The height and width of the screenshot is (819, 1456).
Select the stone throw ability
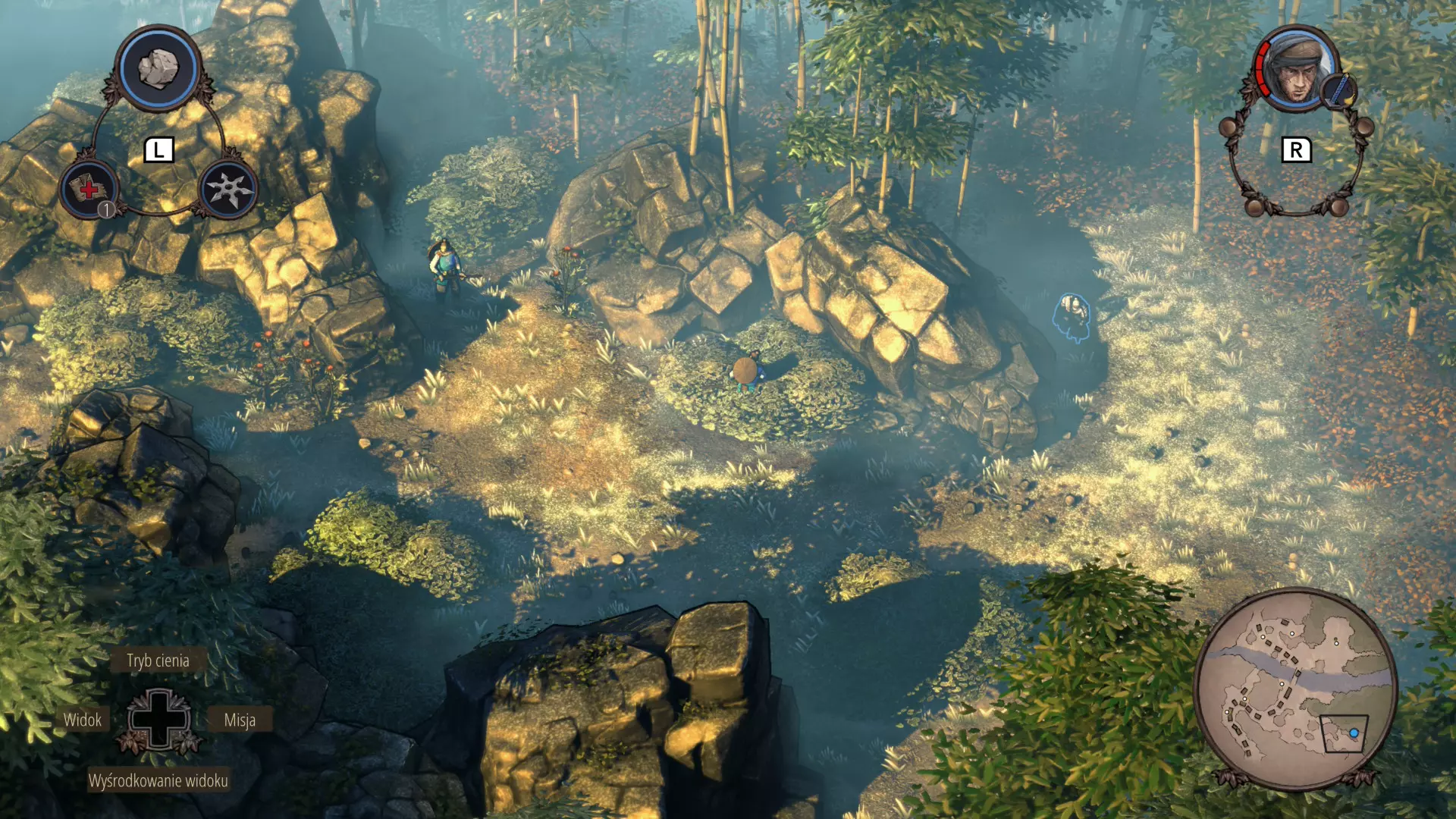(158, 68)
